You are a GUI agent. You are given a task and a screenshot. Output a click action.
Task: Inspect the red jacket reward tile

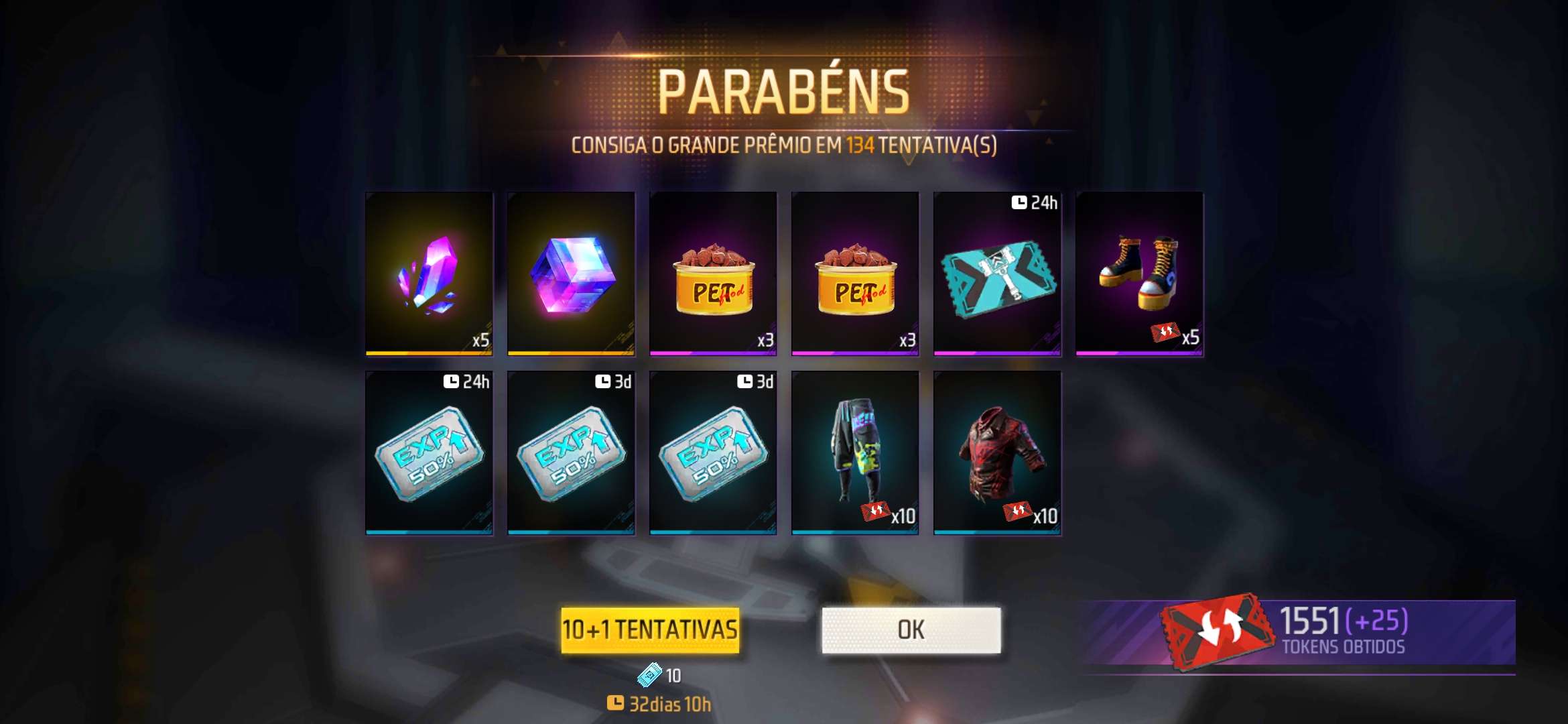(997, 452)
